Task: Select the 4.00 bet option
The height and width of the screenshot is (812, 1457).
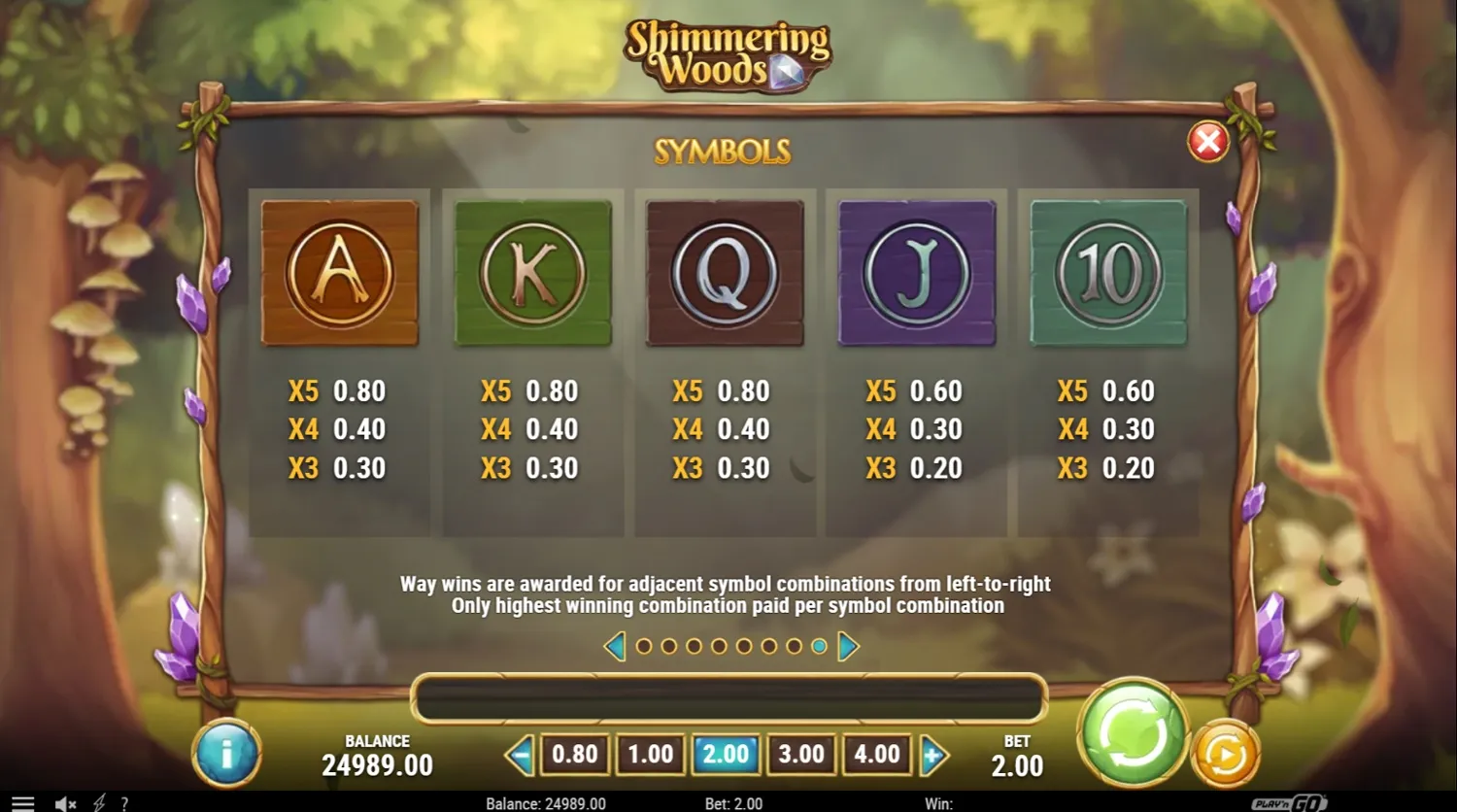Action: coord(875,753)
